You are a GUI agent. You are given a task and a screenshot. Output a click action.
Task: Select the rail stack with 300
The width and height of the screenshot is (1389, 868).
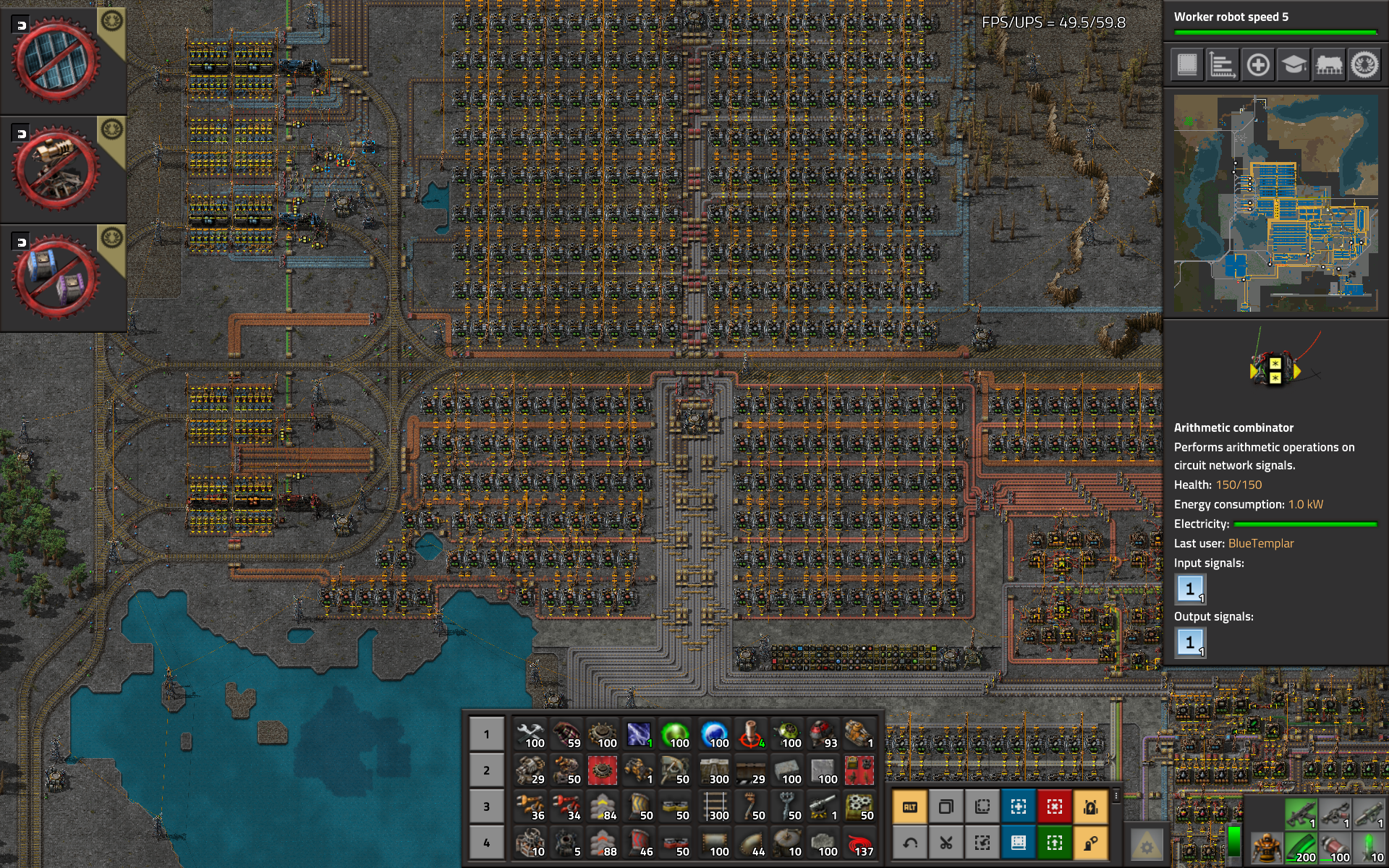tap(715, 807)
